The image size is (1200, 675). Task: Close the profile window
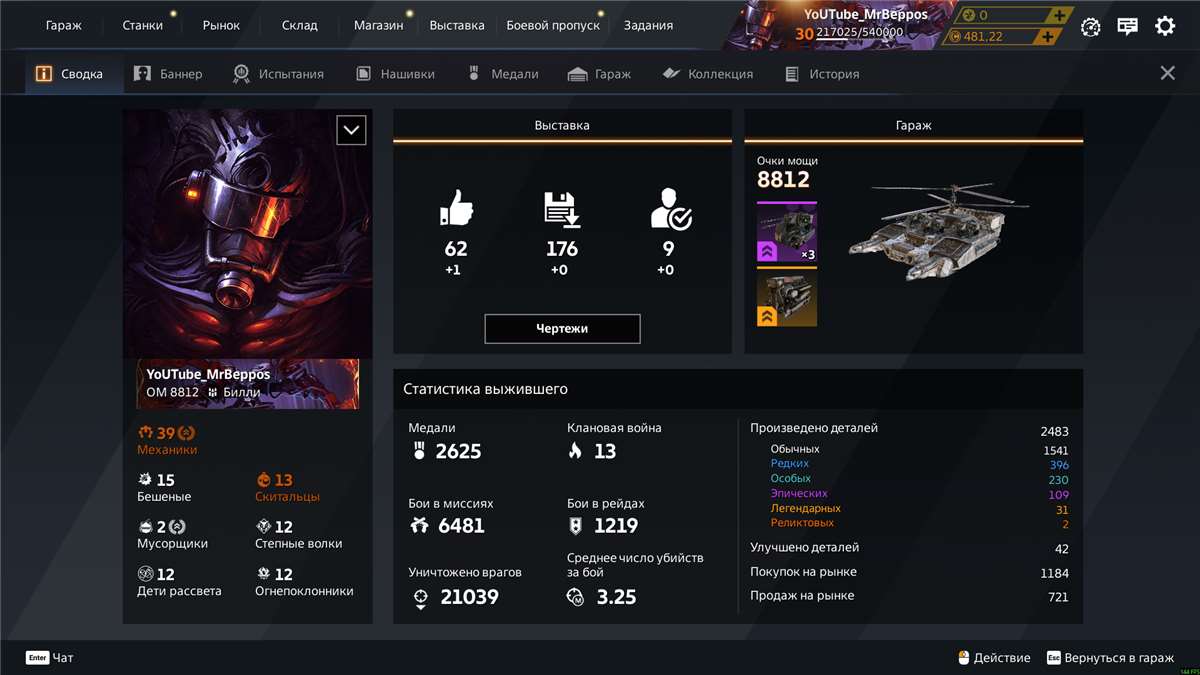tap(1167, 73)
